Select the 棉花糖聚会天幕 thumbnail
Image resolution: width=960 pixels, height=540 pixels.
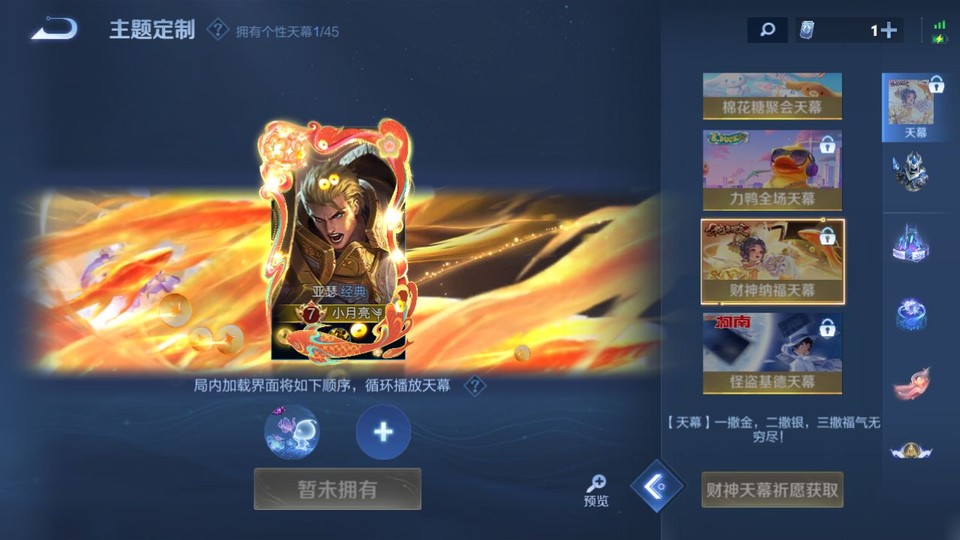point(772,96)
